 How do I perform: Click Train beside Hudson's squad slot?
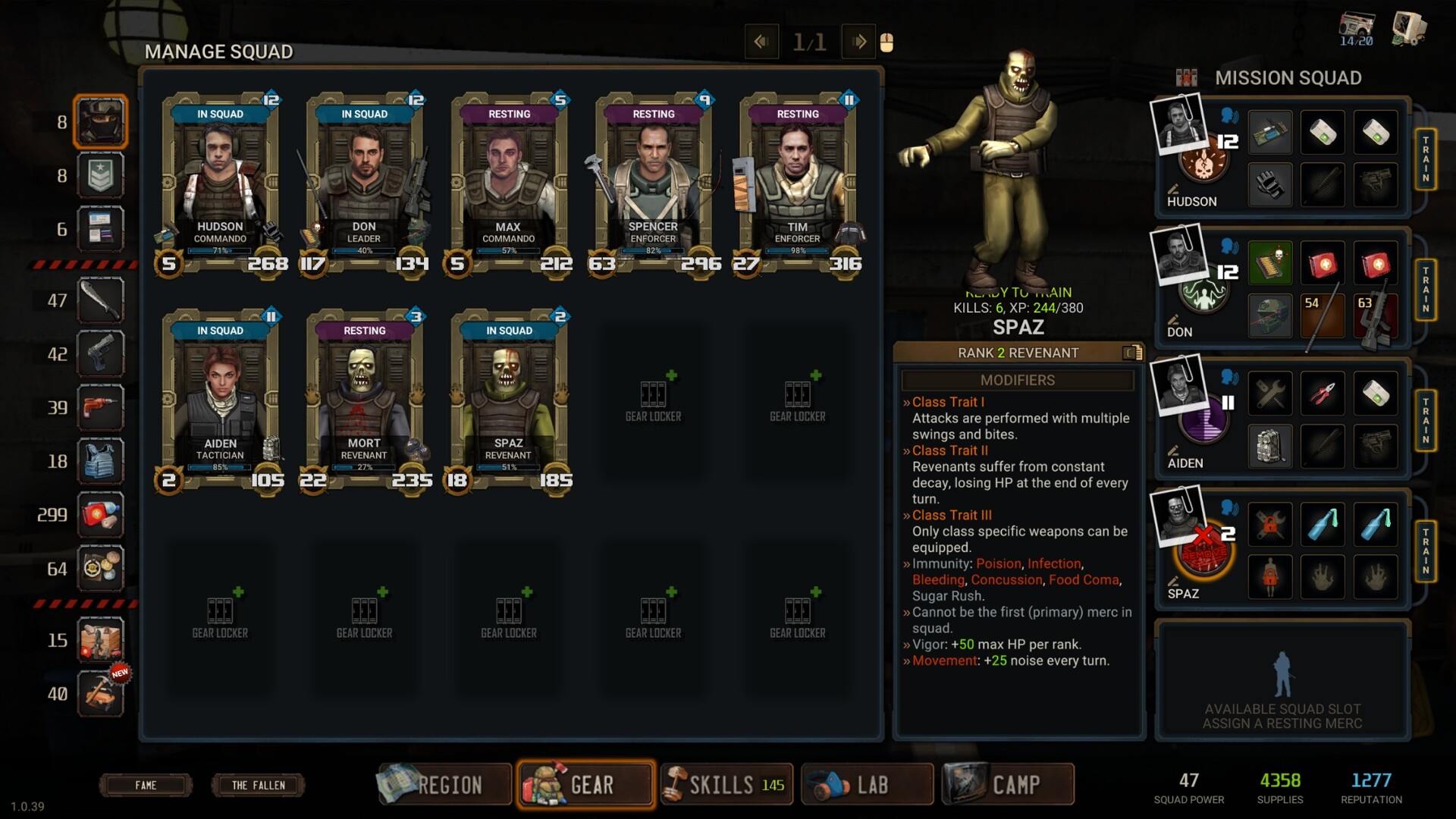[x=1425, y=159]
